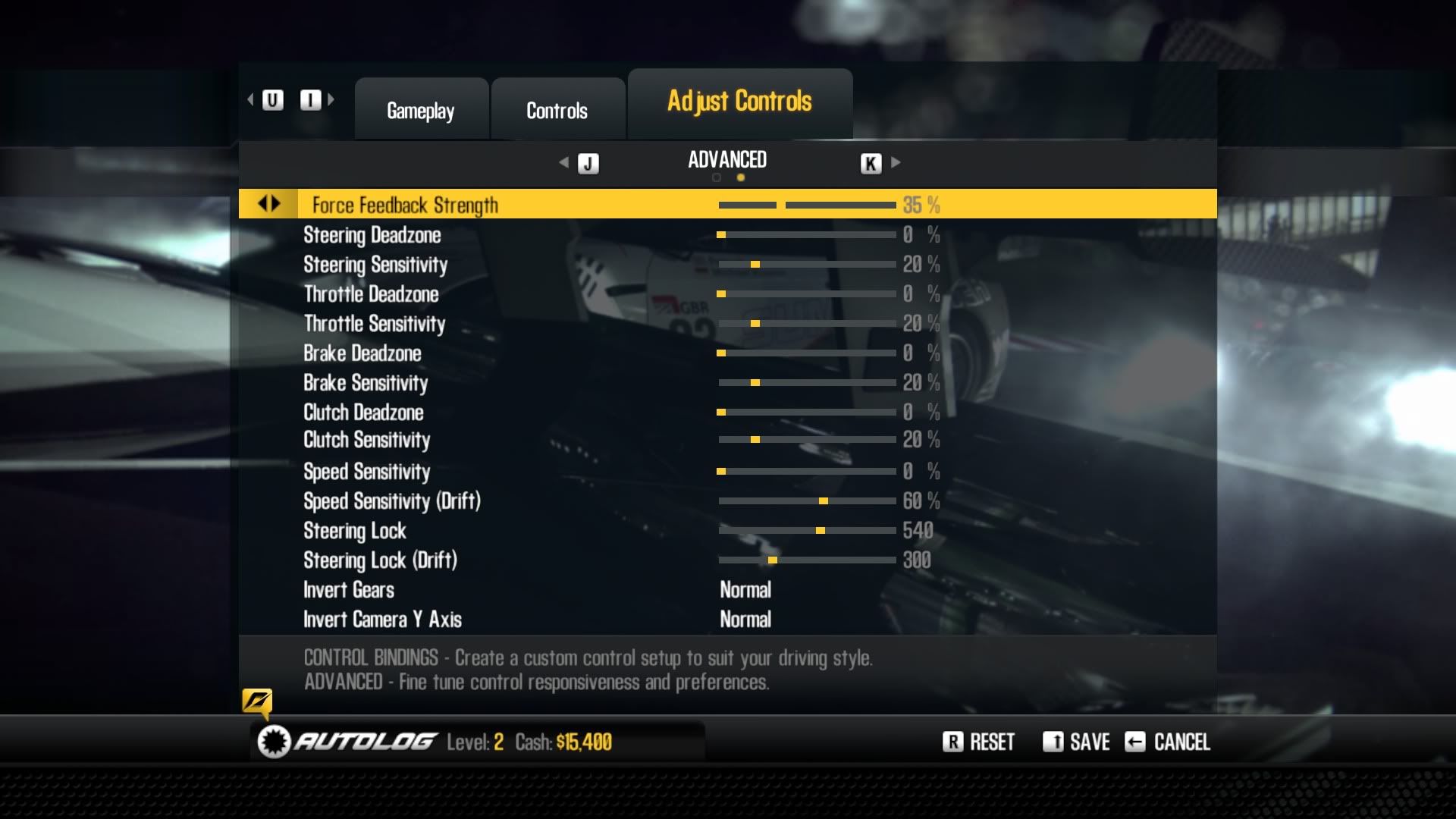Toggle Invert Camera Y Axis setting
The width and height of the screenshot is (1456, 819).
click(x=745, y=620)
